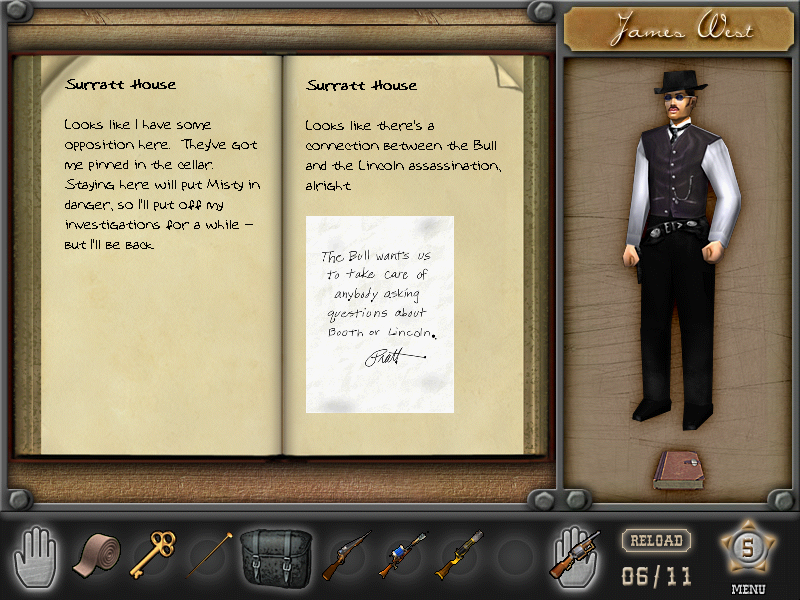This screenshot has height=600, width=800.
Task: Inspect the Bull's handwritten note
Action: 380,313
